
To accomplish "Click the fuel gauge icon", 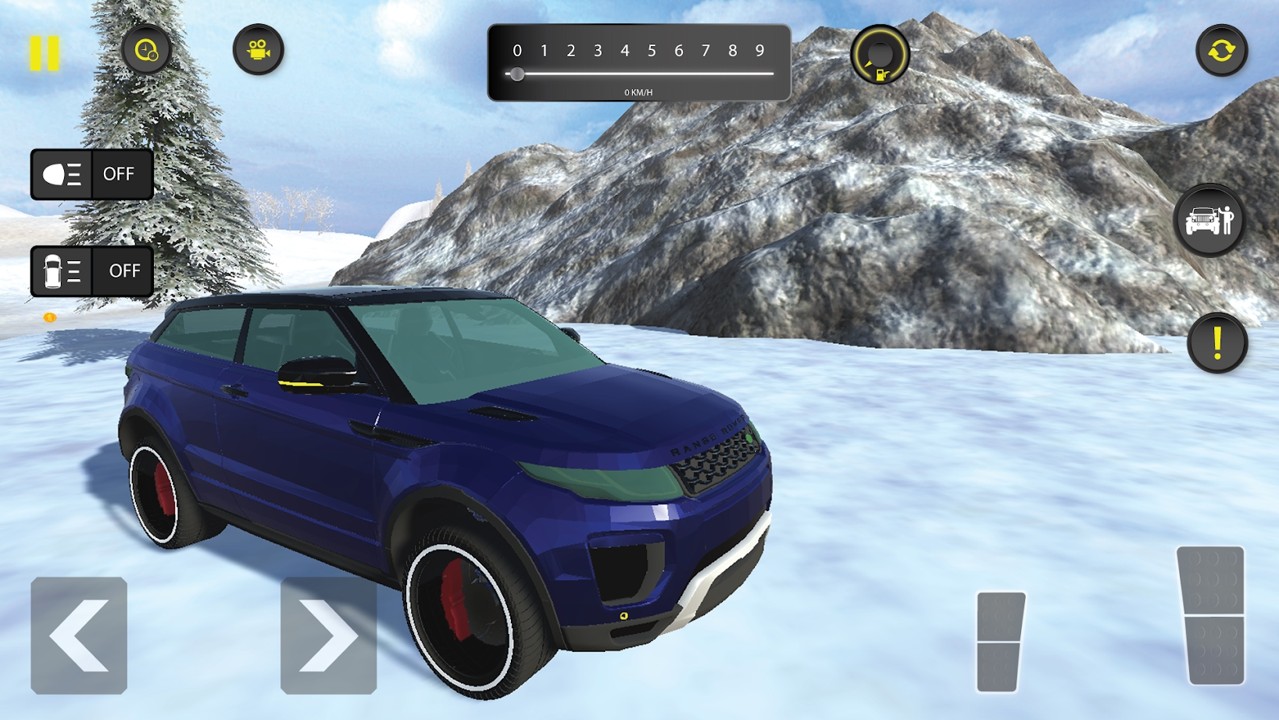I will [x=880, y=55].
